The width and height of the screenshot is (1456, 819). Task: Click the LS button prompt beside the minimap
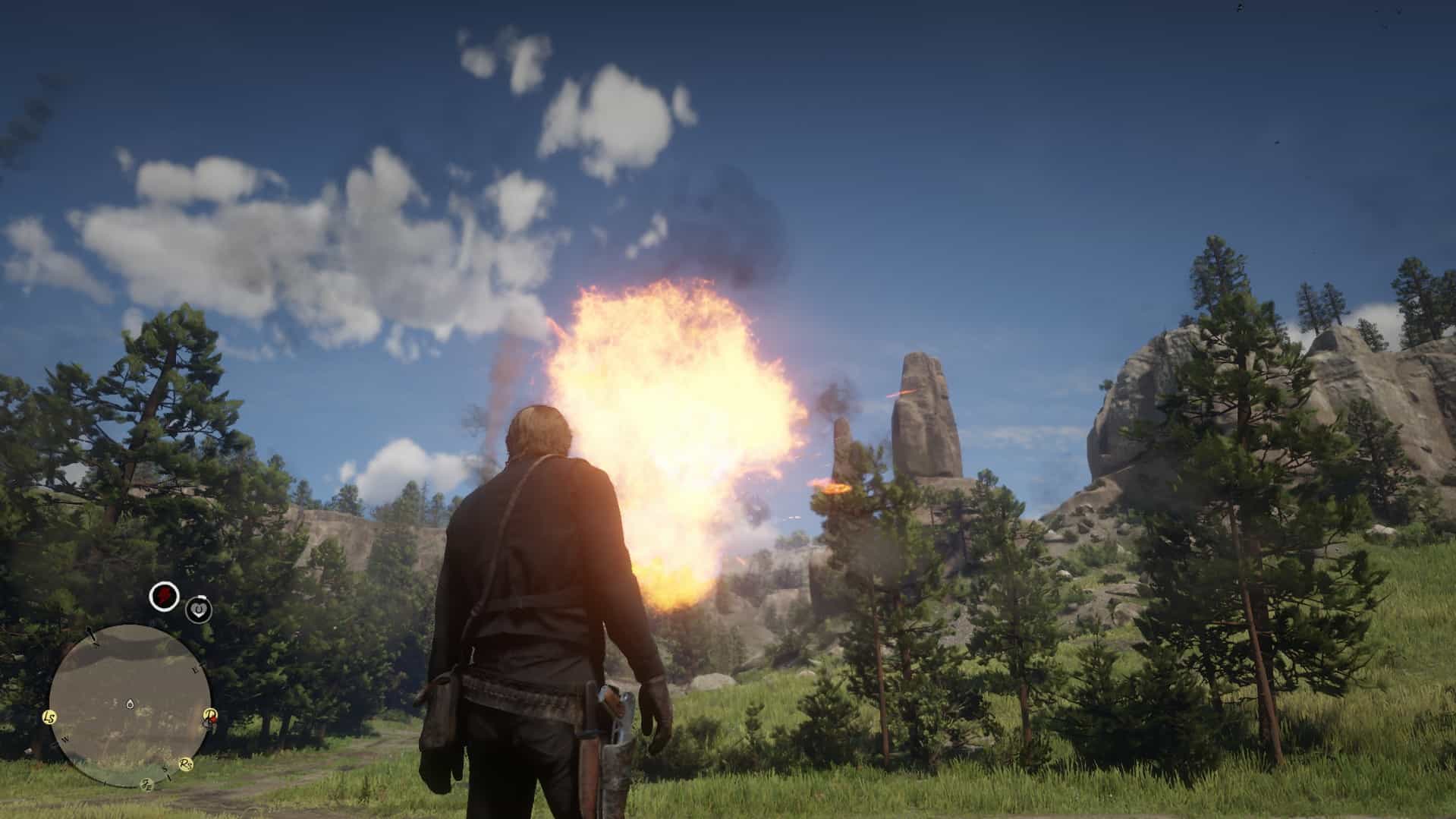click(x=49, y=718)
